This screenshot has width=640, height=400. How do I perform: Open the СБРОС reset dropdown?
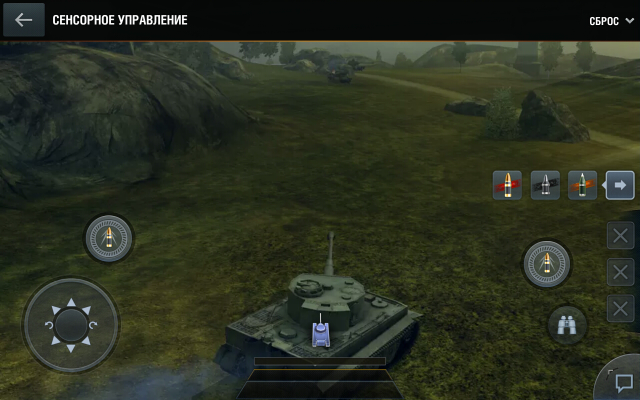click(611, 20)
